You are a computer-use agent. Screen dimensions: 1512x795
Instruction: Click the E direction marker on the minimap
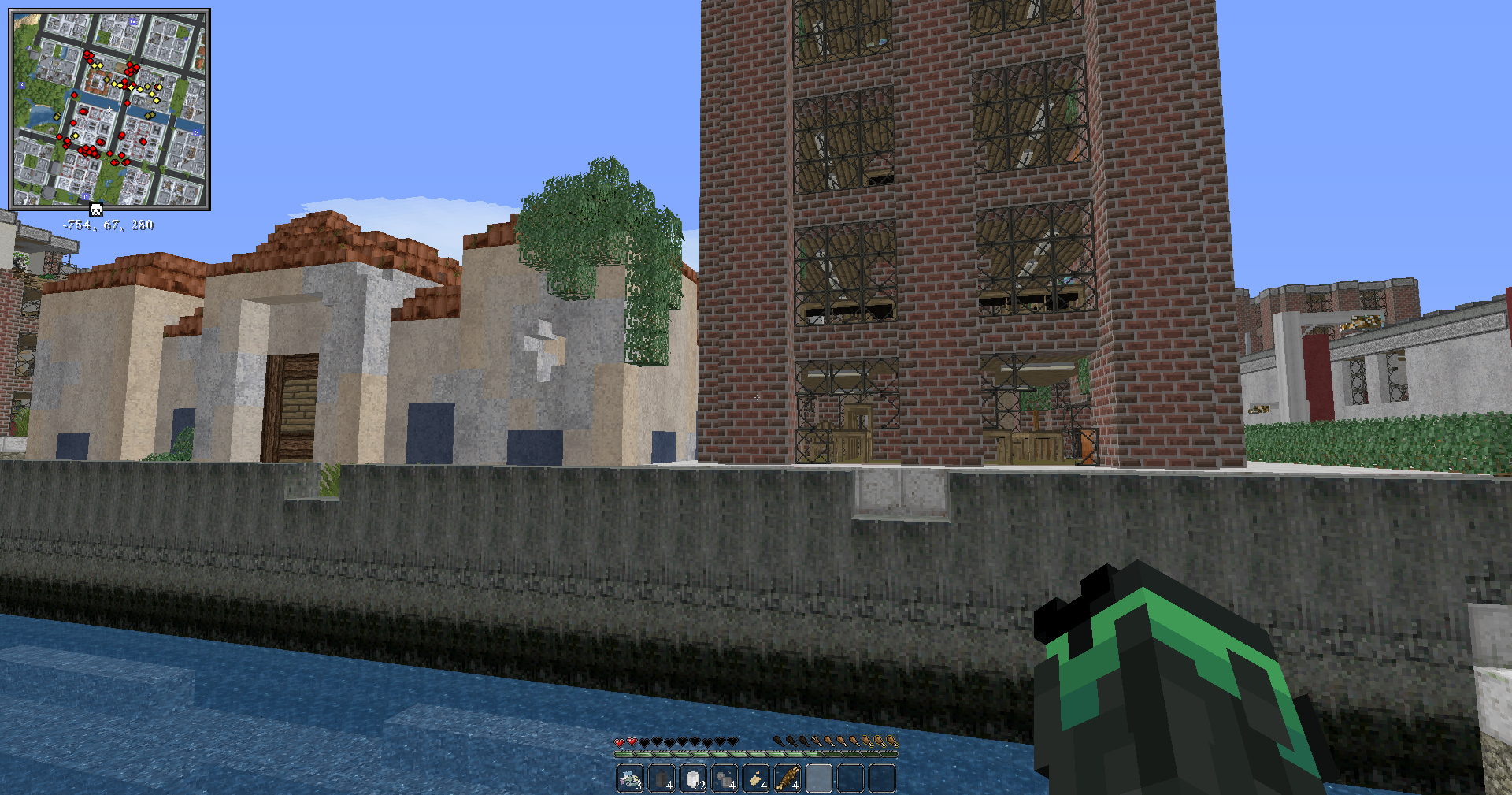(x=85, y=196)
